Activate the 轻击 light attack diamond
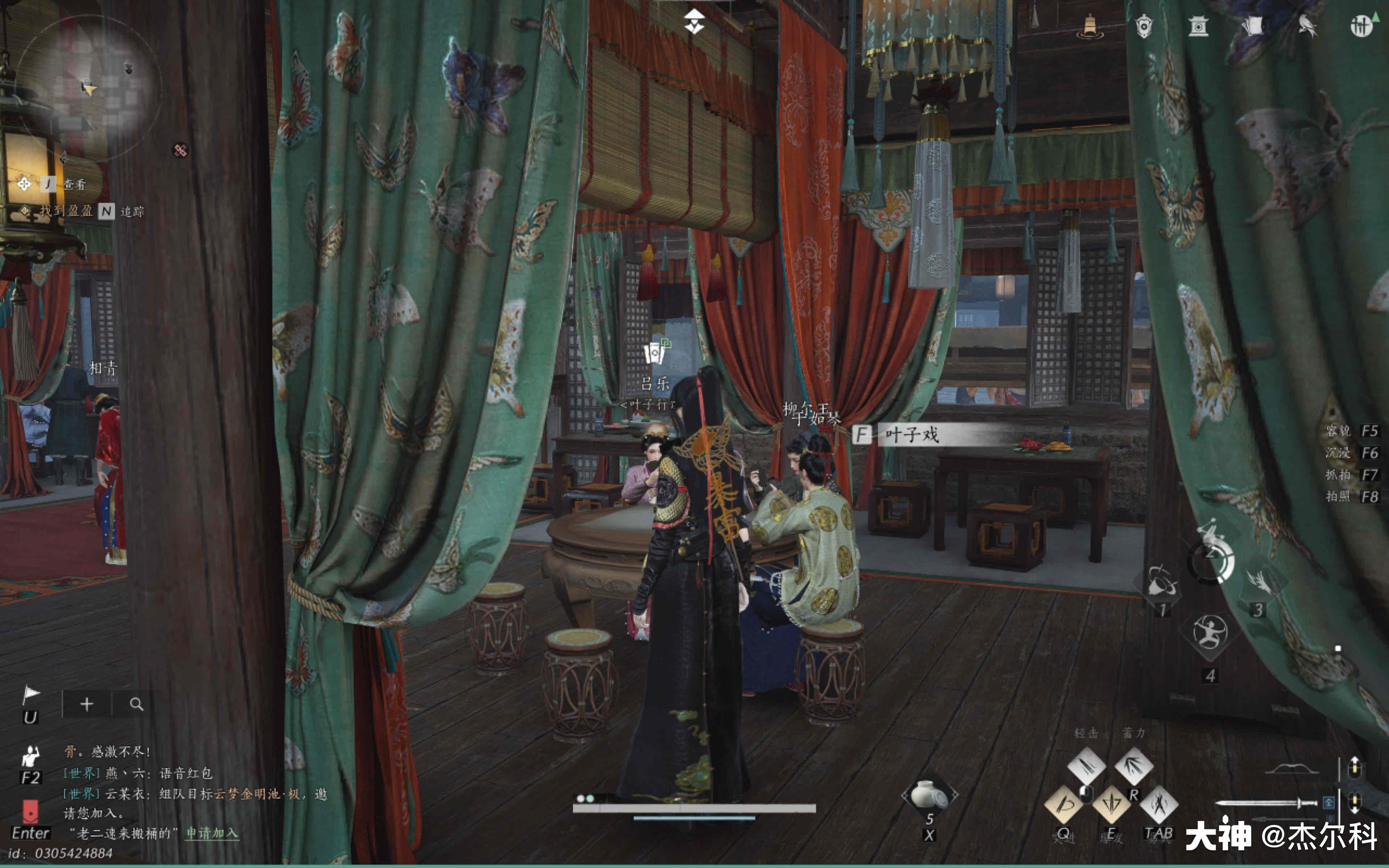 click(1086, 765)
